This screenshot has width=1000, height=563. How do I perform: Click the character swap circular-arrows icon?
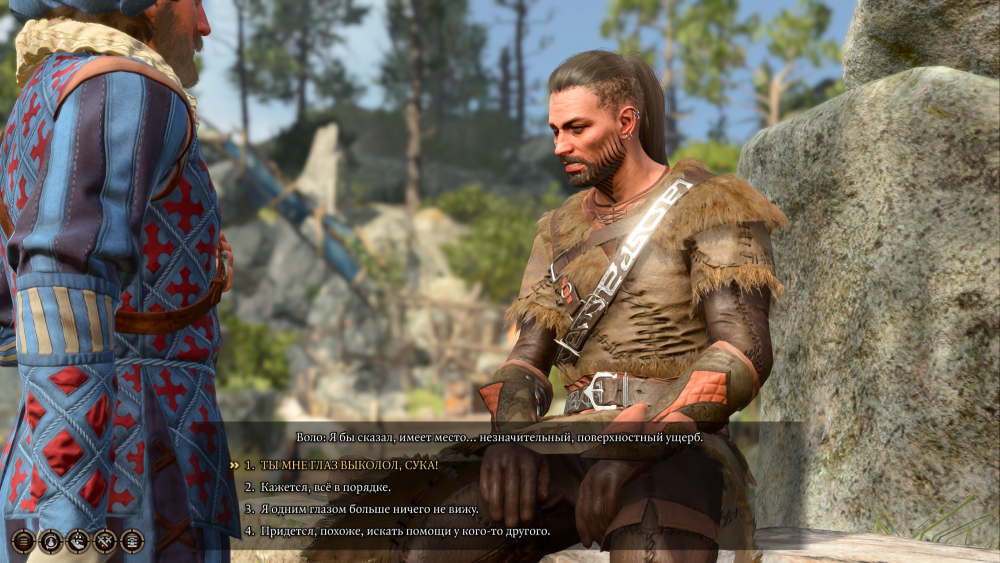(x=50, y=541)
